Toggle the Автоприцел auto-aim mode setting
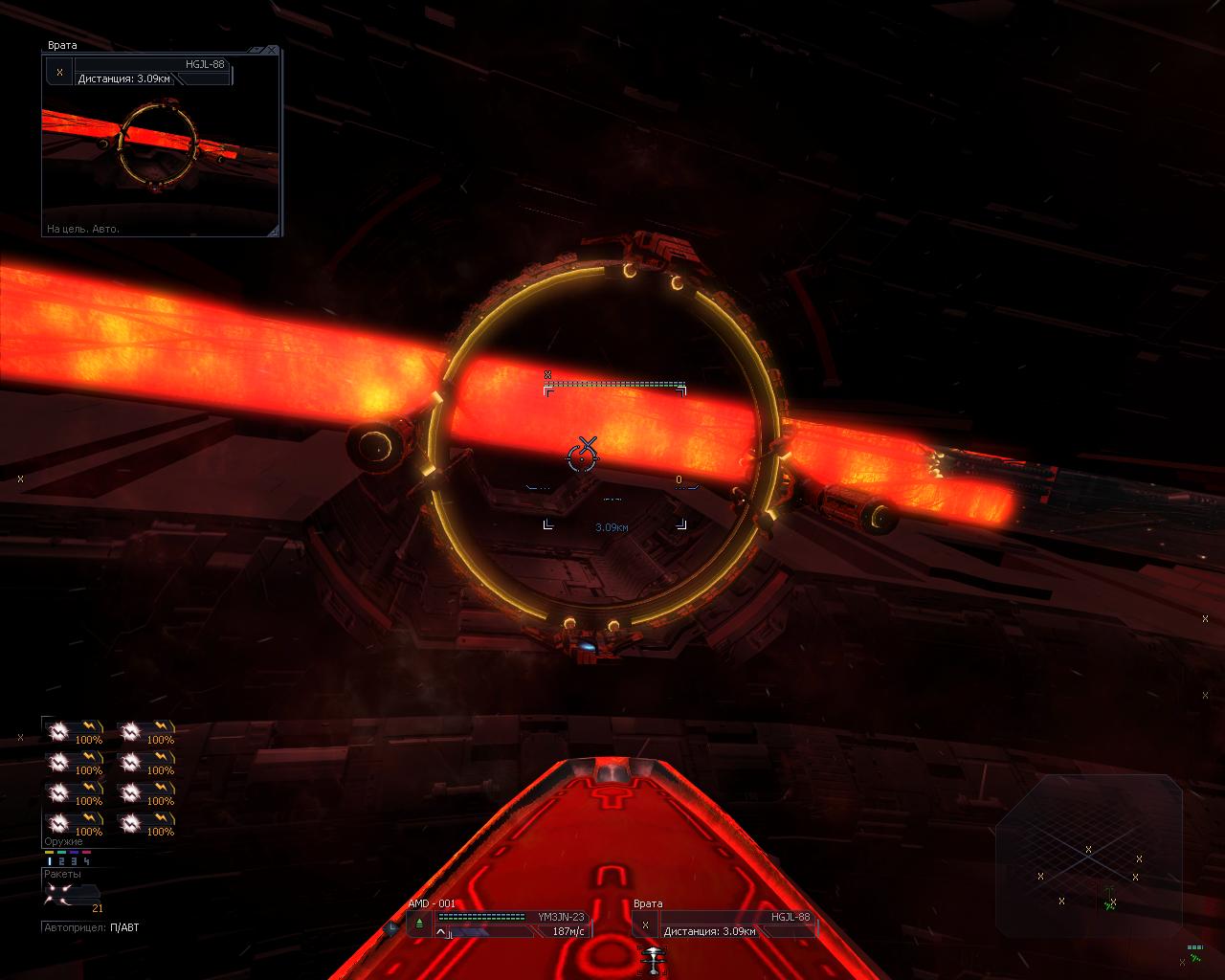Viewport: 1225px width, 980px height. [x=124, y=927]
